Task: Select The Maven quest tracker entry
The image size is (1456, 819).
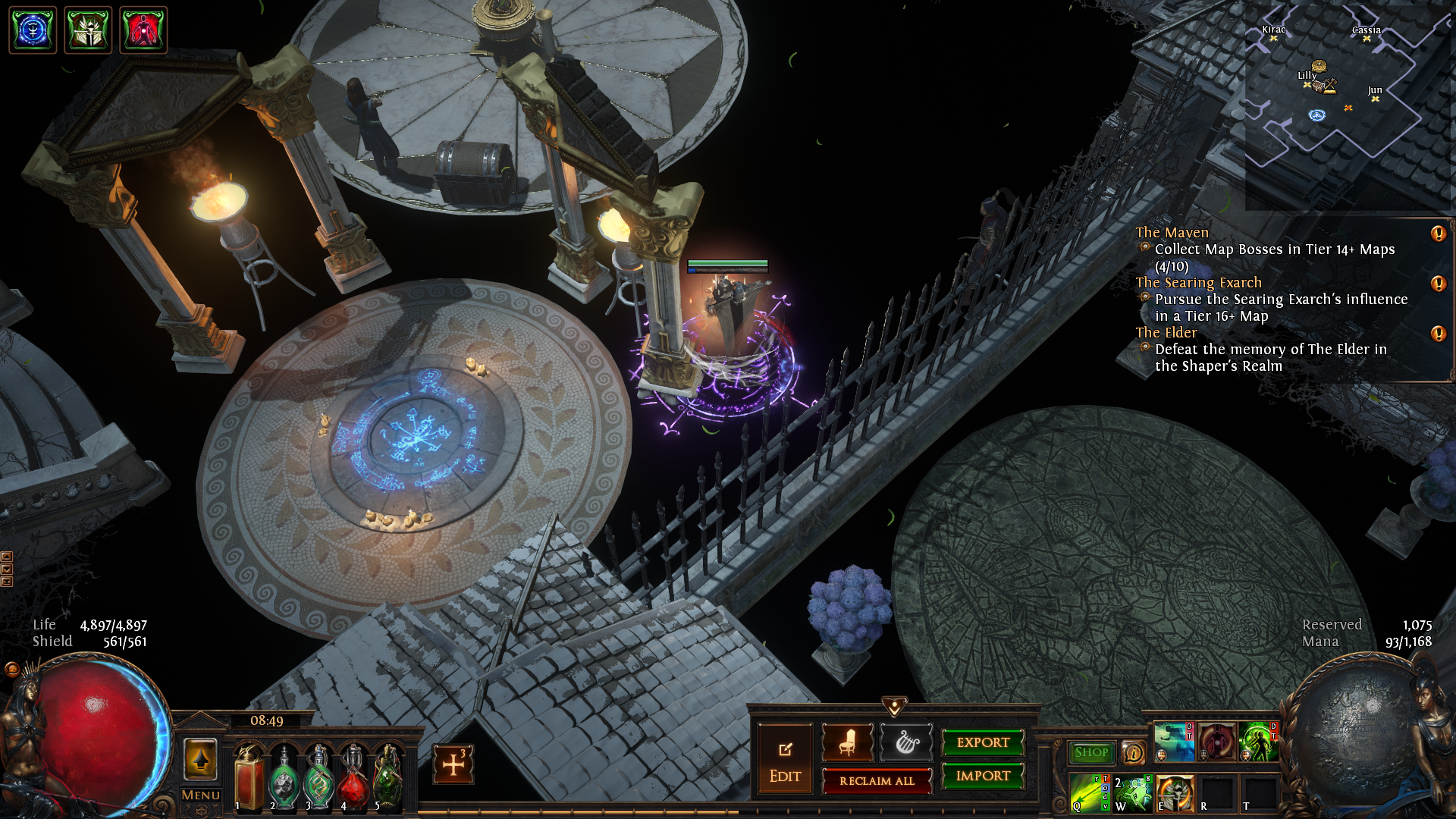Action: [x=1172, y=233]
